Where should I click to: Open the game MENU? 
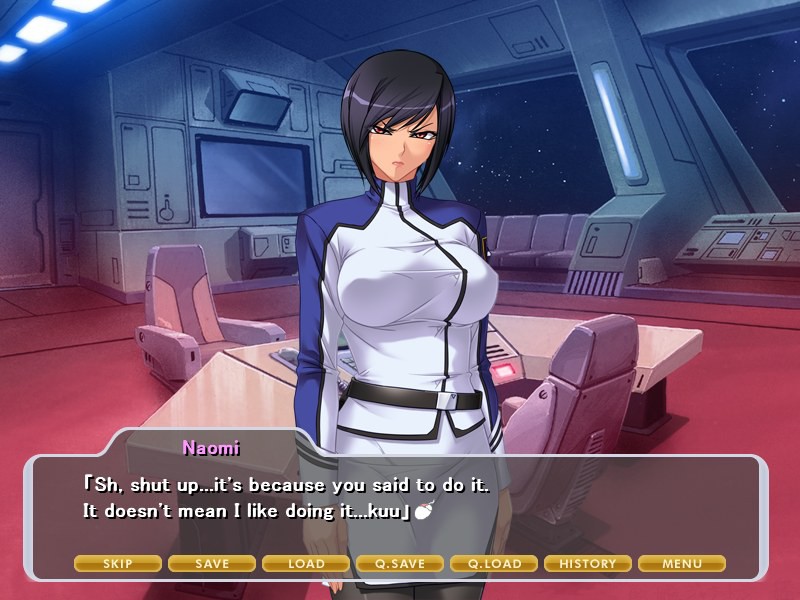tap(682, 564)
